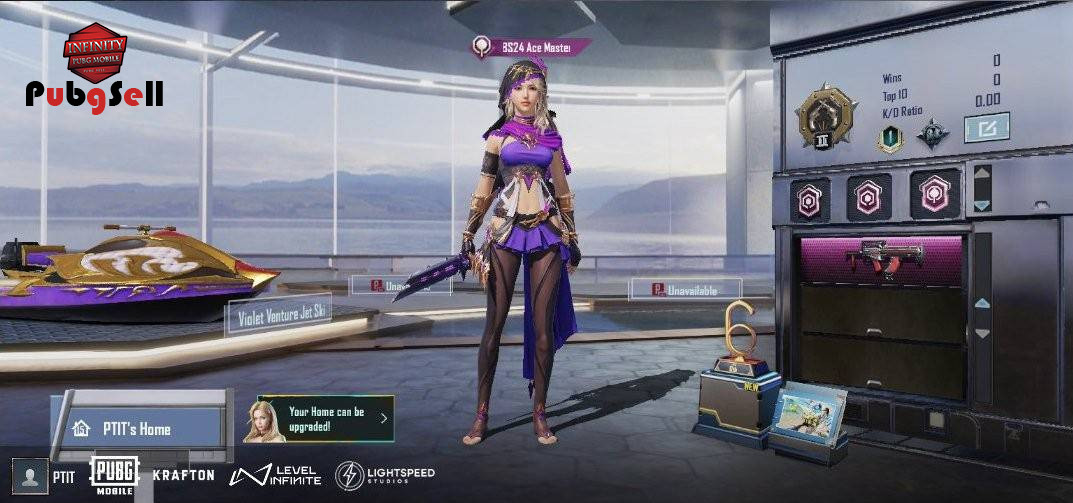Screen dimensions: 1073x503
Task: Open the BS24 Ace Master title tag
Action: point(532,46)
